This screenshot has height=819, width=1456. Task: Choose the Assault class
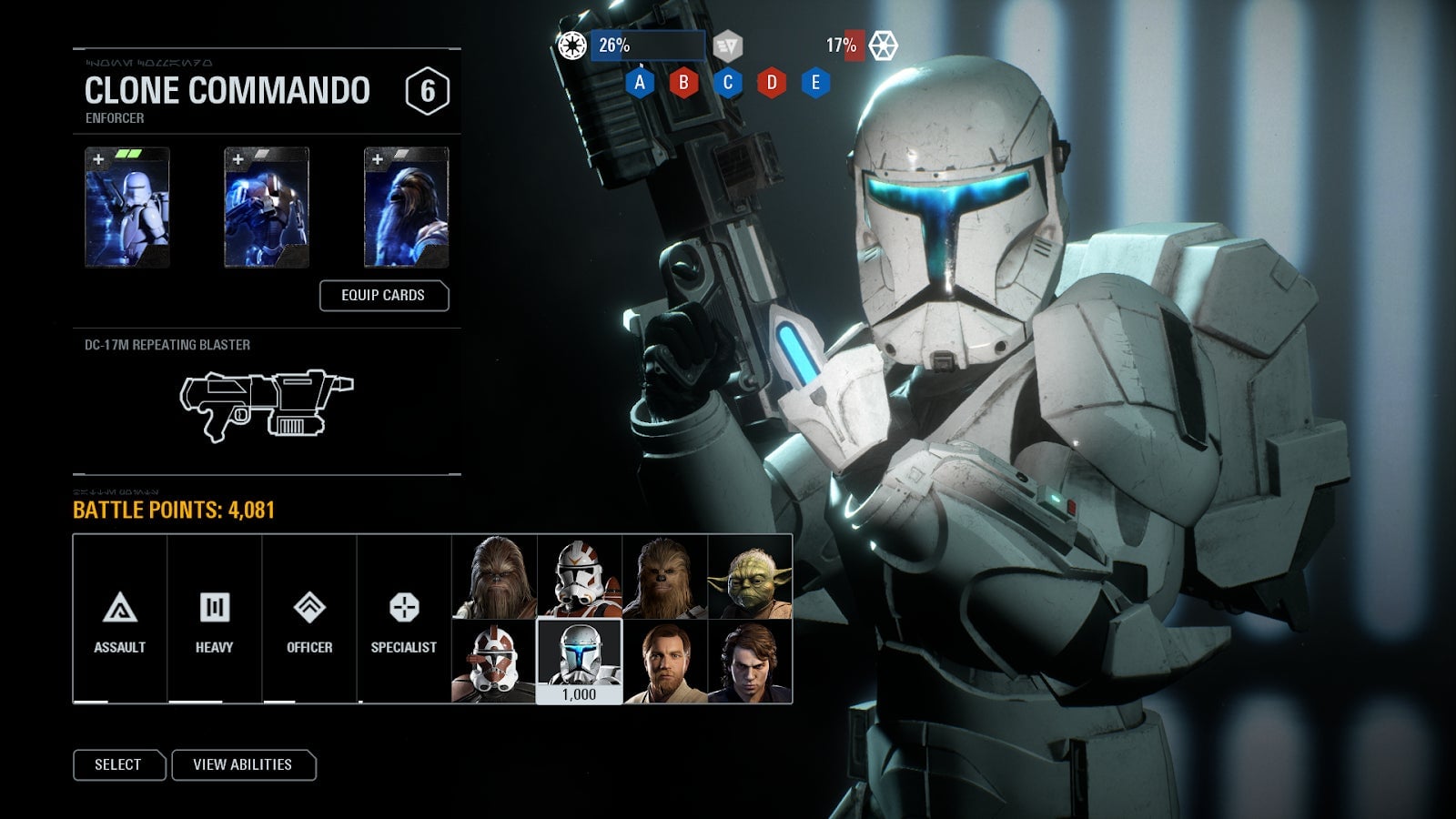click(120, 620)
